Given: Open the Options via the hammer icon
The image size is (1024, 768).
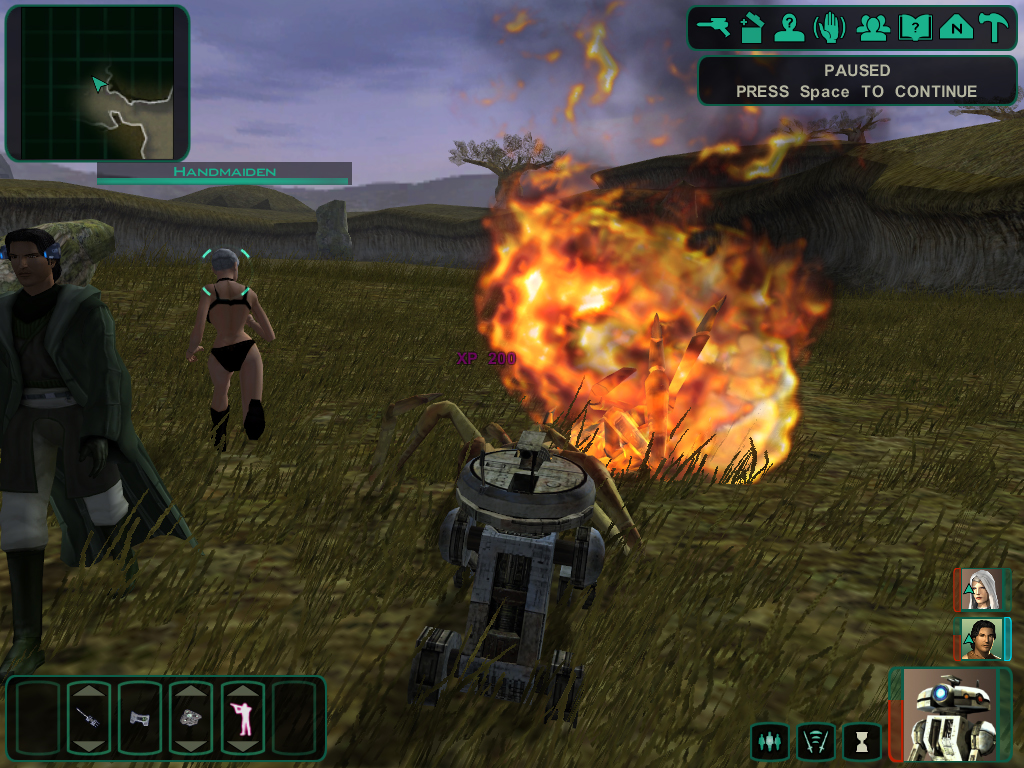Looking at the screenshot, I should 994,27.
